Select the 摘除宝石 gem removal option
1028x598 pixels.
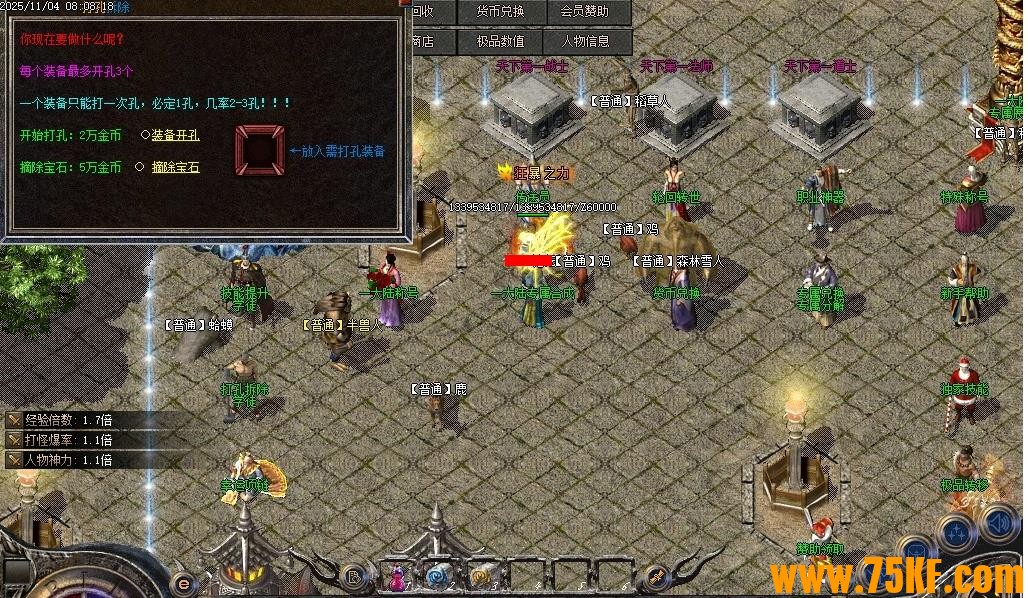(x=175, y=167)
